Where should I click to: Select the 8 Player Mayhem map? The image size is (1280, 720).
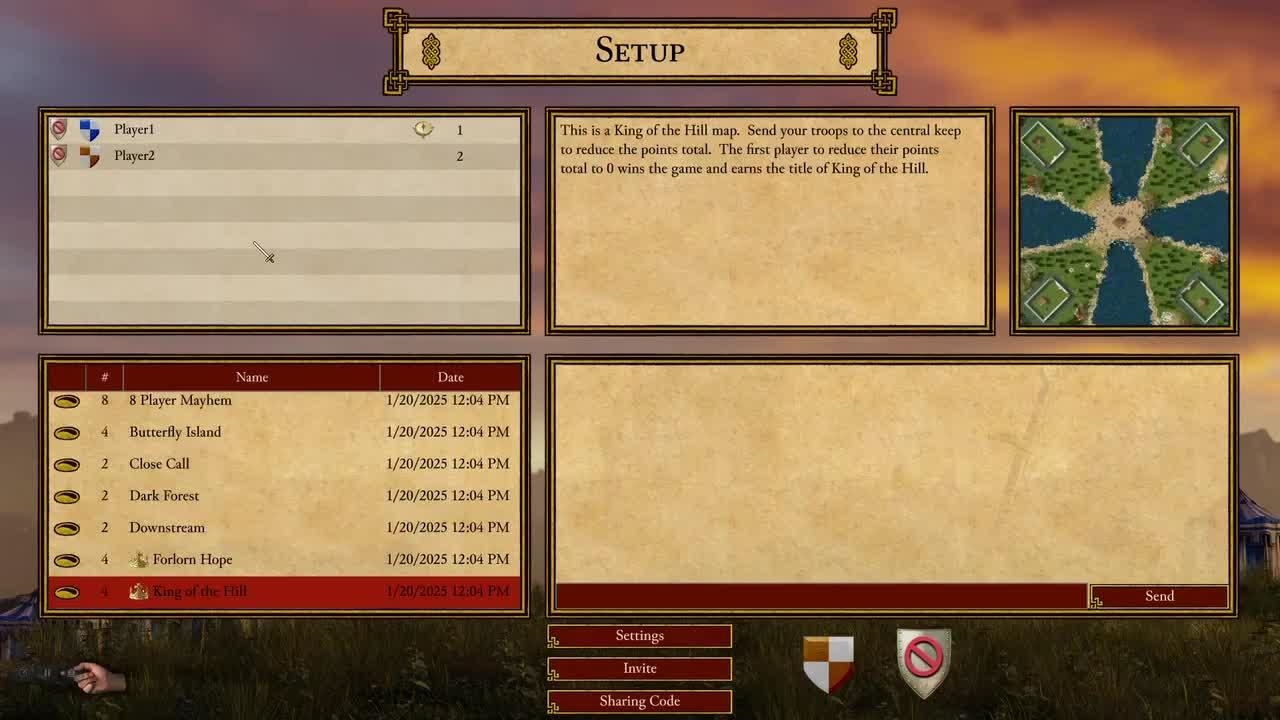(180, 400)
